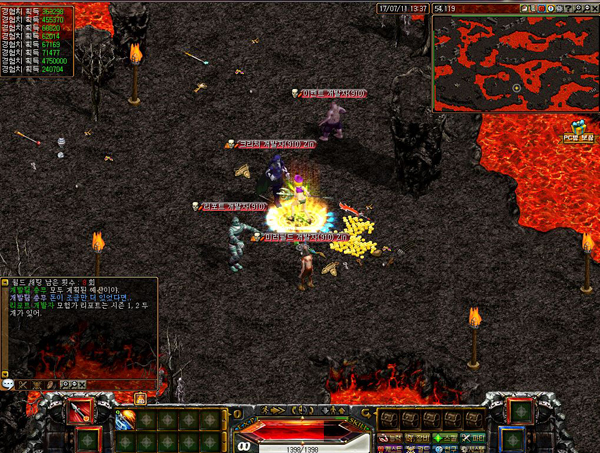600x453 pixels.
Task: Open the speech bubble chat icon
Action: coord(8,383)
